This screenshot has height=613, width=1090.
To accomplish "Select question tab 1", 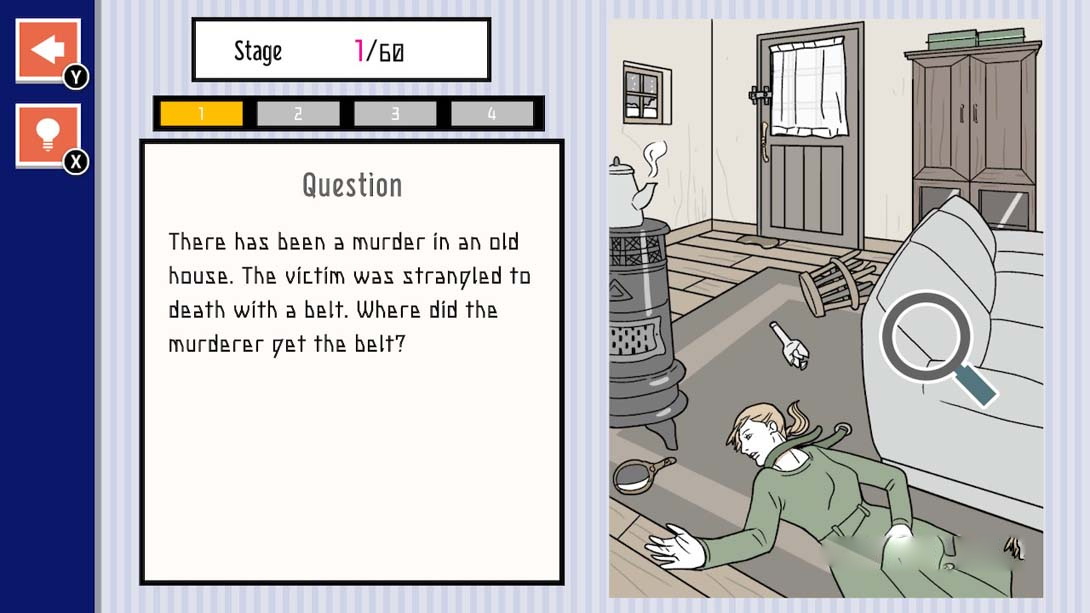I will pyautogui.click(x=201, y=114).
